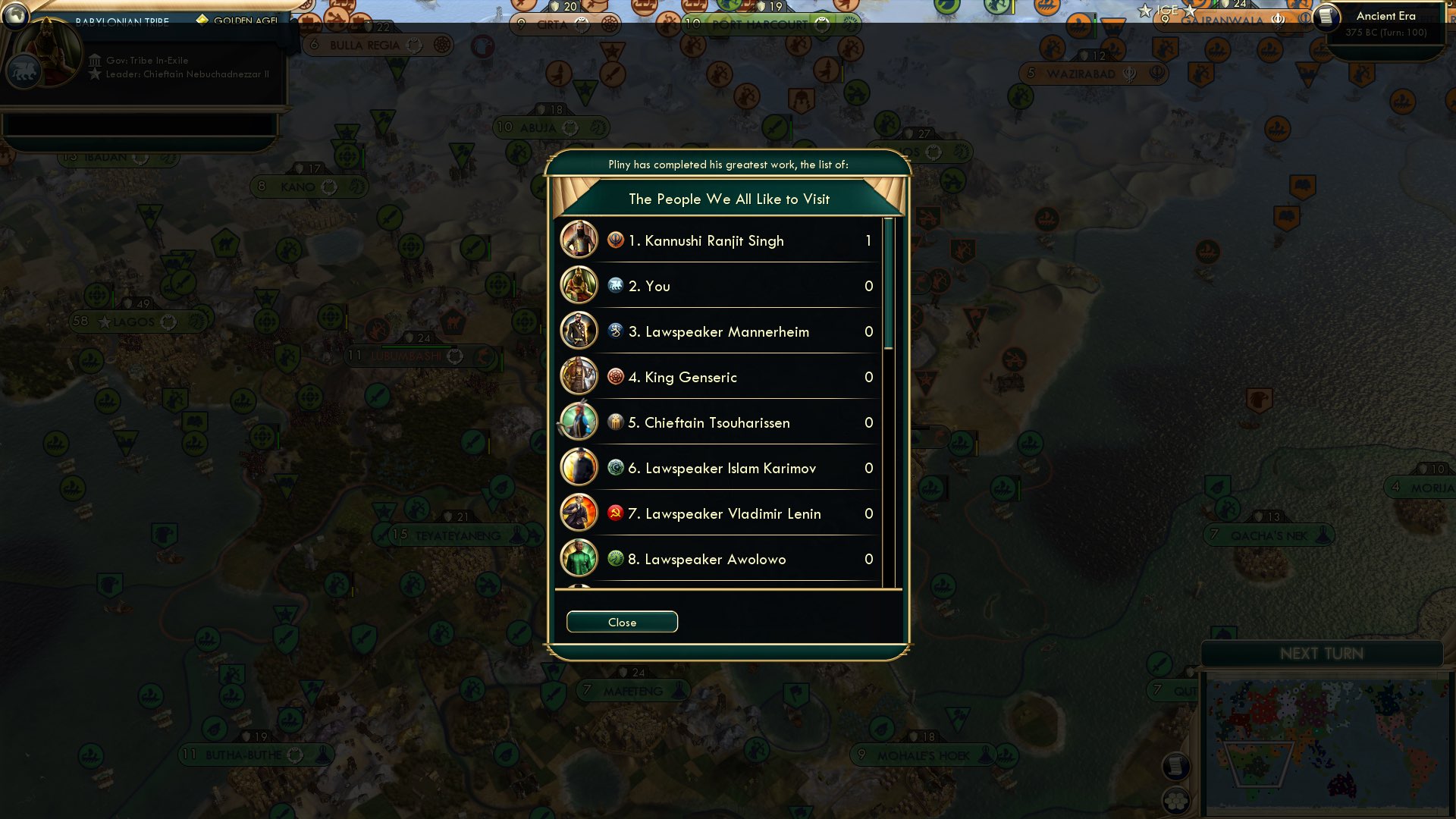
Task: Click Kannushi Ranjit Singh's leader portrait
Action: pos(579,240)
